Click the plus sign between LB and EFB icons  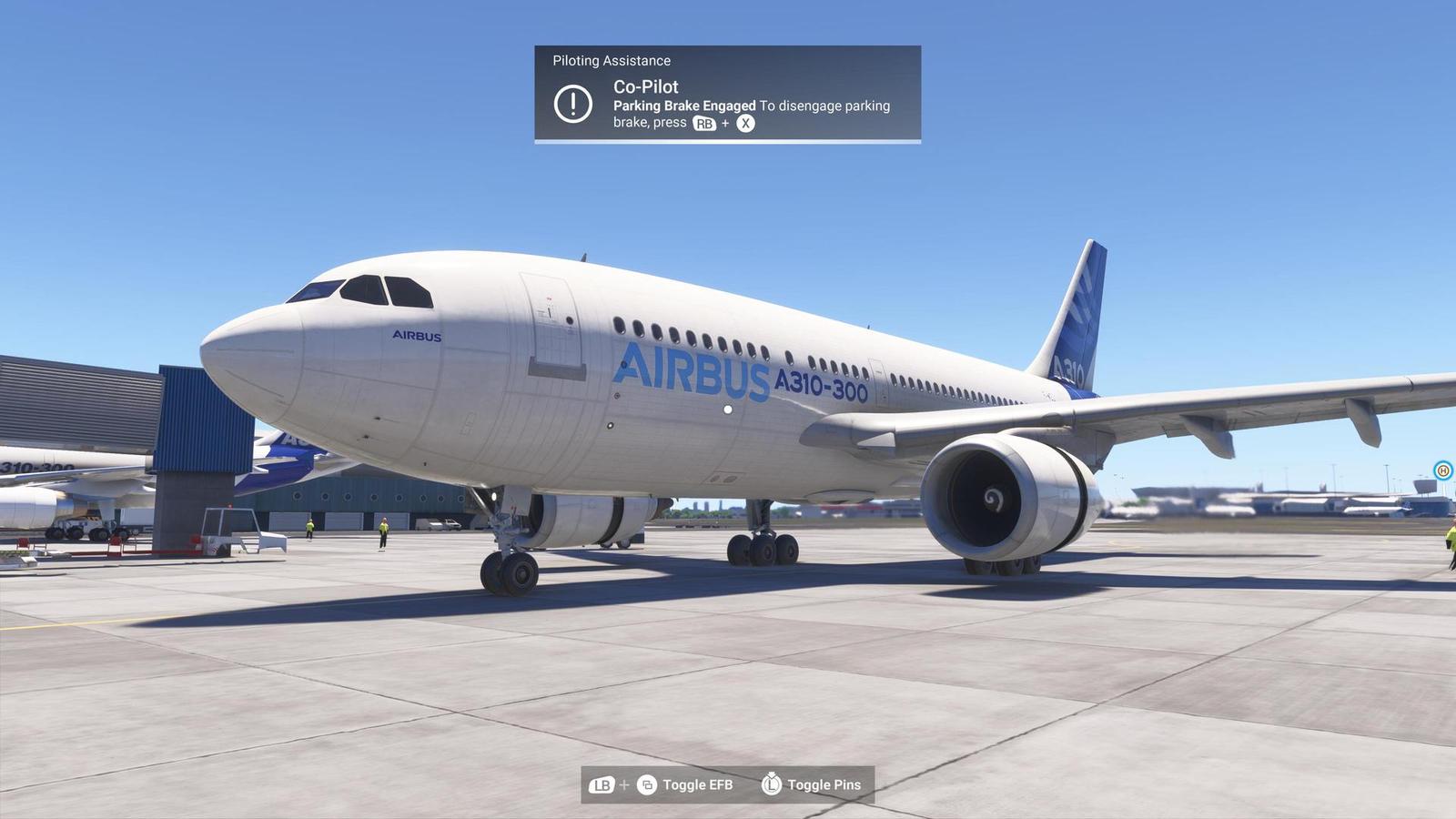[624, 784]
